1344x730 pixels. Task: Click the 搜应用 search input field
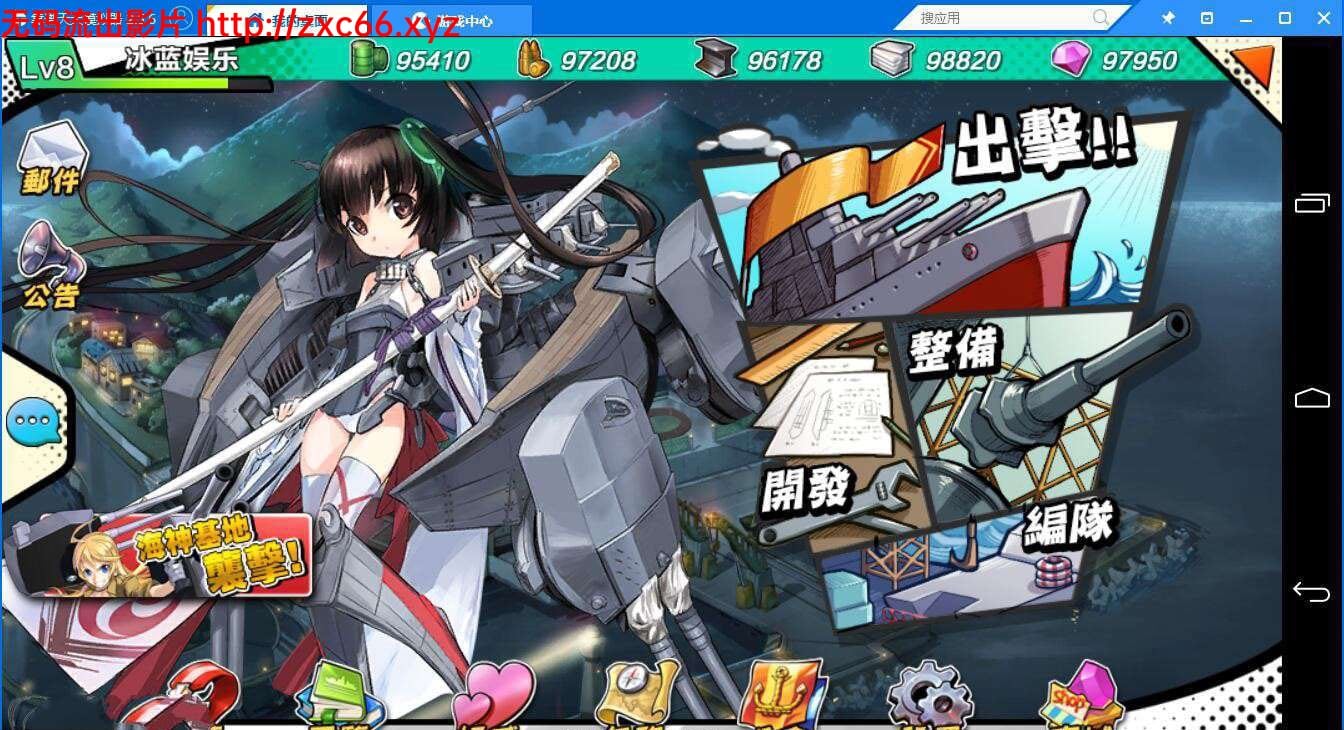(x=1000, y=17)
